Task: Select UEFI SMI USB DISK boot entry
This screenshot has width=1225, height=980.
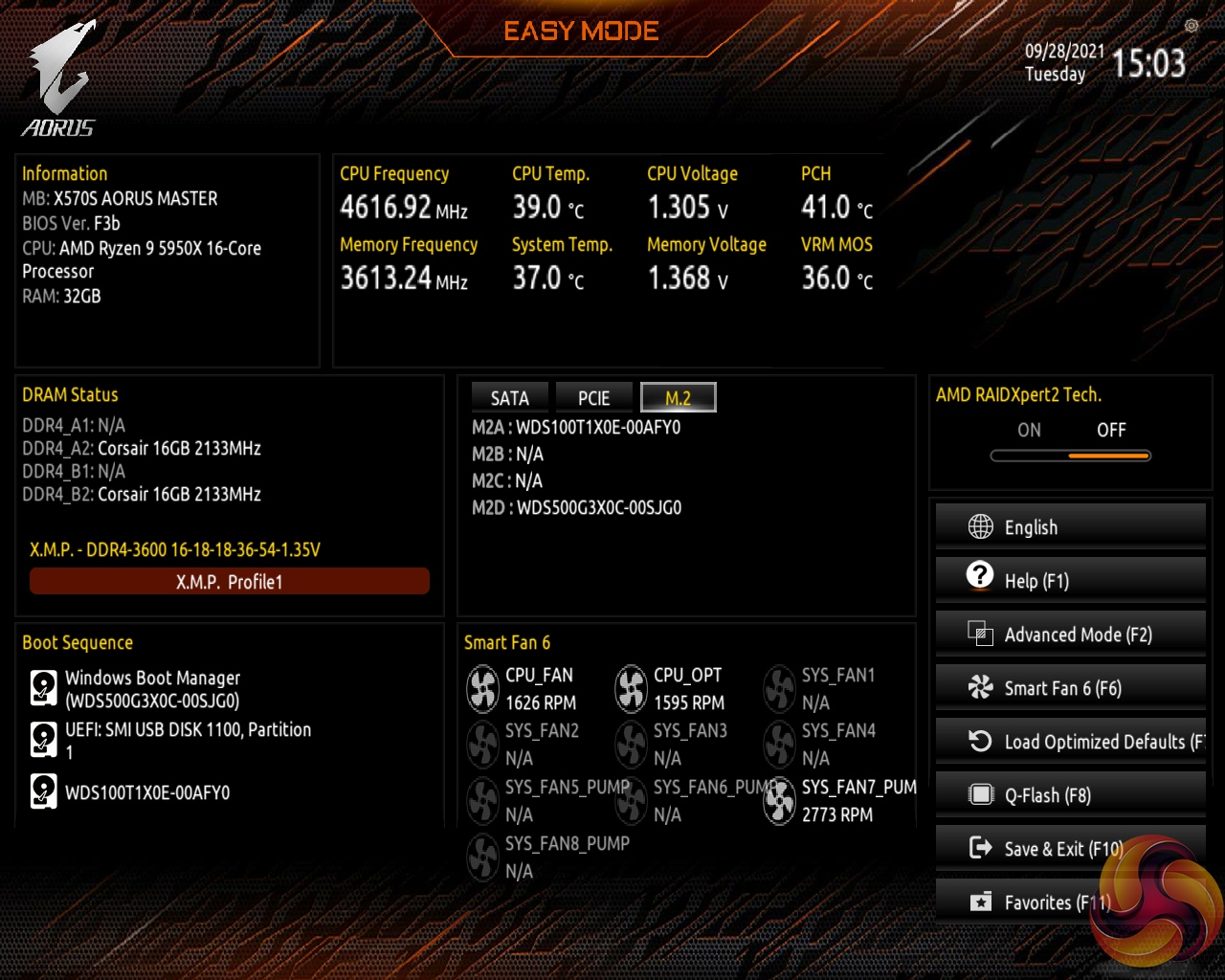Action: point(187,741)
